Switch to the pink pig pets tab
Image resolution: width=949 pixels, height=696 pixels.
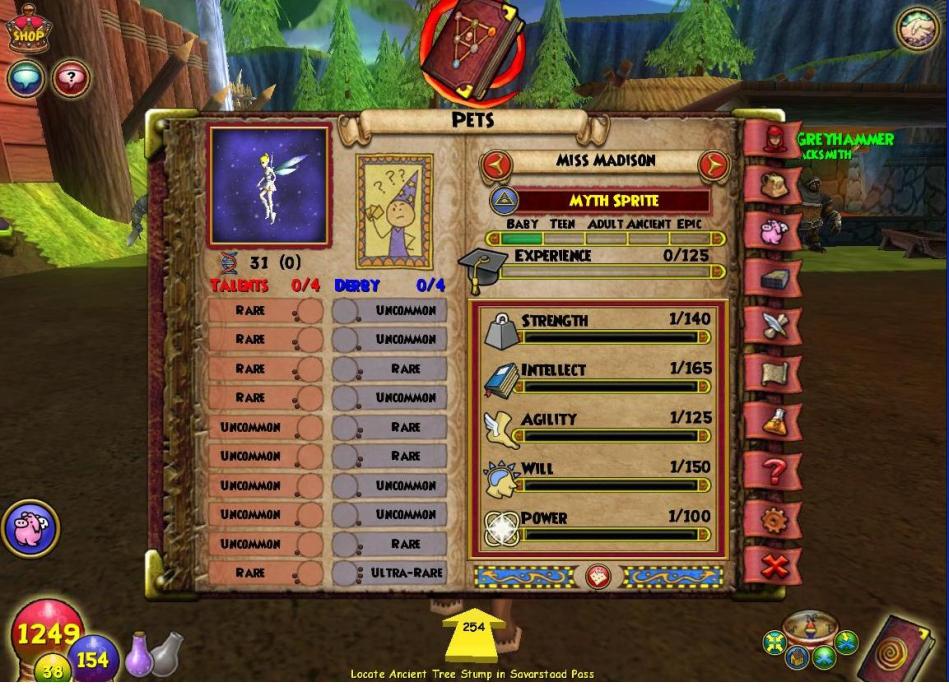(773, 232)
